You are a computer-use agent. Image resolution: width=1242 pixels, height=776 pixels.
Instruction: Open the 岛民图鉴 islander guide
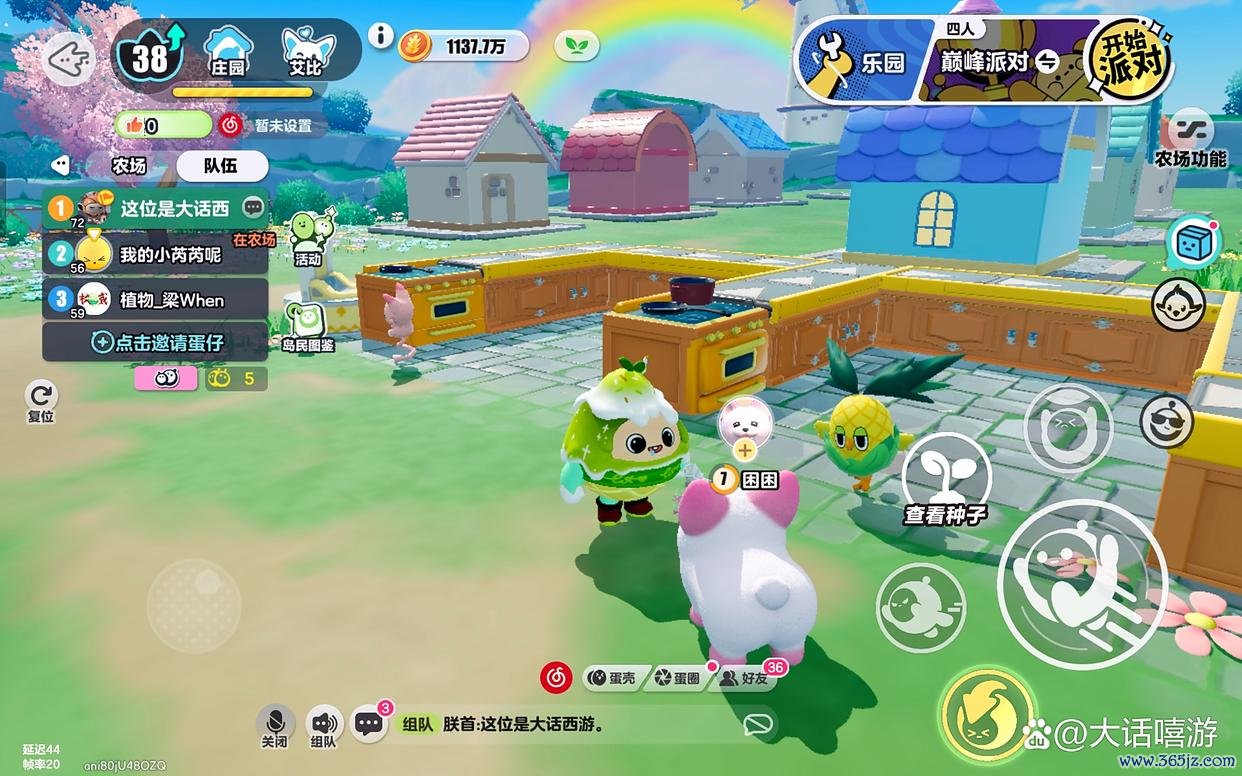point(308,328)
